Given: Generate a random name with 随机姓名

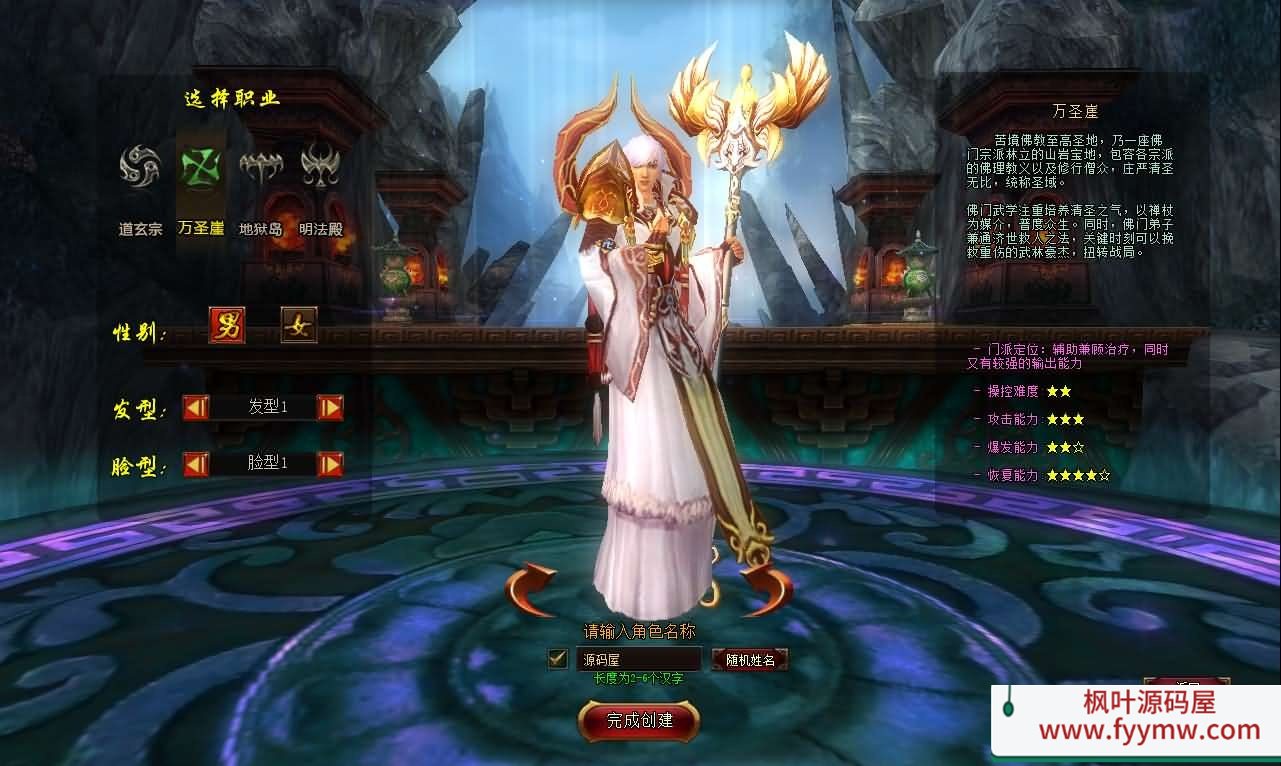Looking at the screenshot, I should (x=750, y=660).
